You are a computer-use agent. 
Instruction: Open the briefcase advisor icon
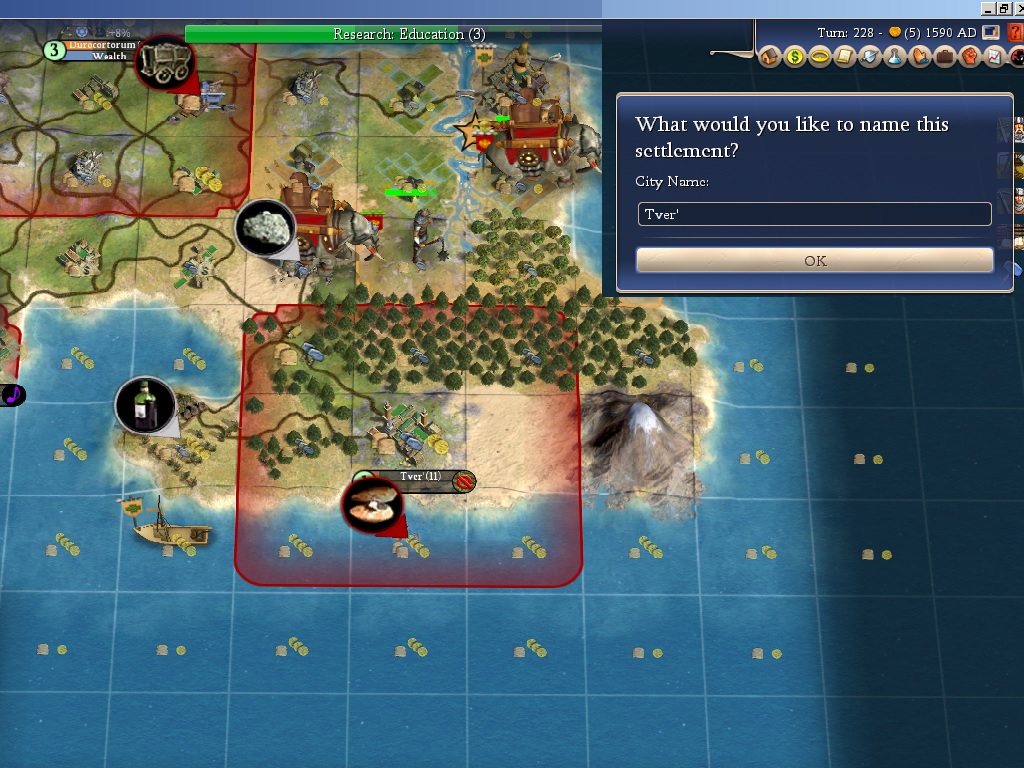click(945, 57)
